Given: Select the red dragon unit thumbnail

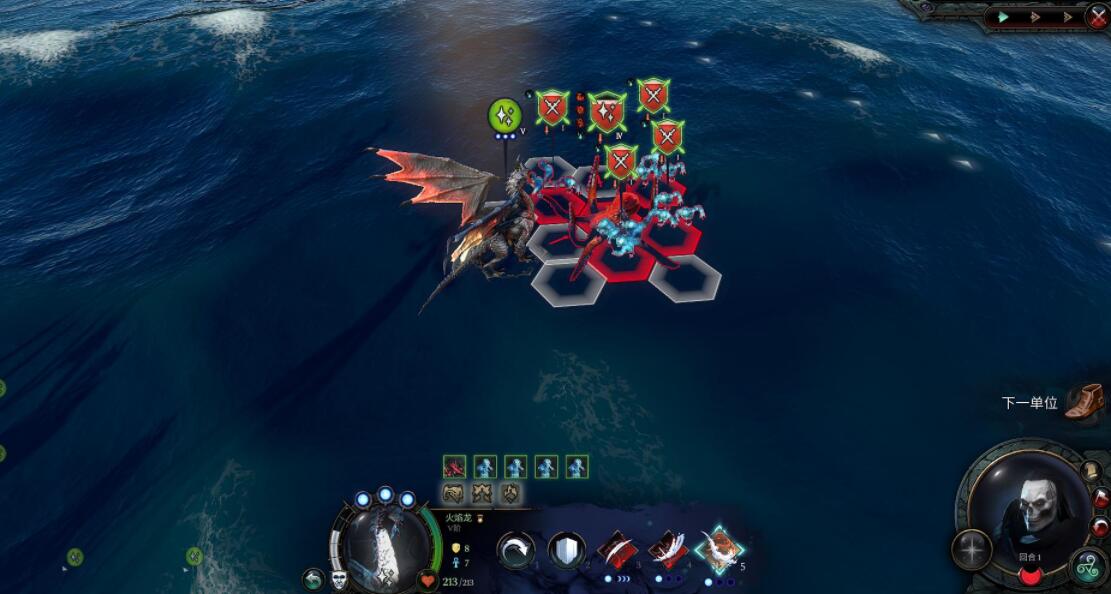Looking at the screenshot, I should [455, 467].
